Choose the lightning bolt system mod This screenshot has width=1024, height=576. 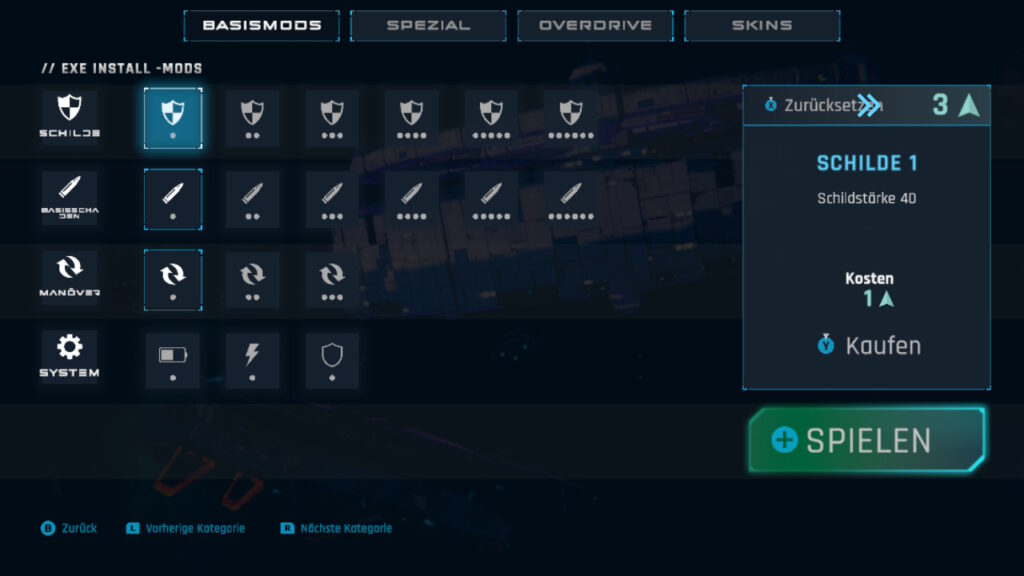252,360
